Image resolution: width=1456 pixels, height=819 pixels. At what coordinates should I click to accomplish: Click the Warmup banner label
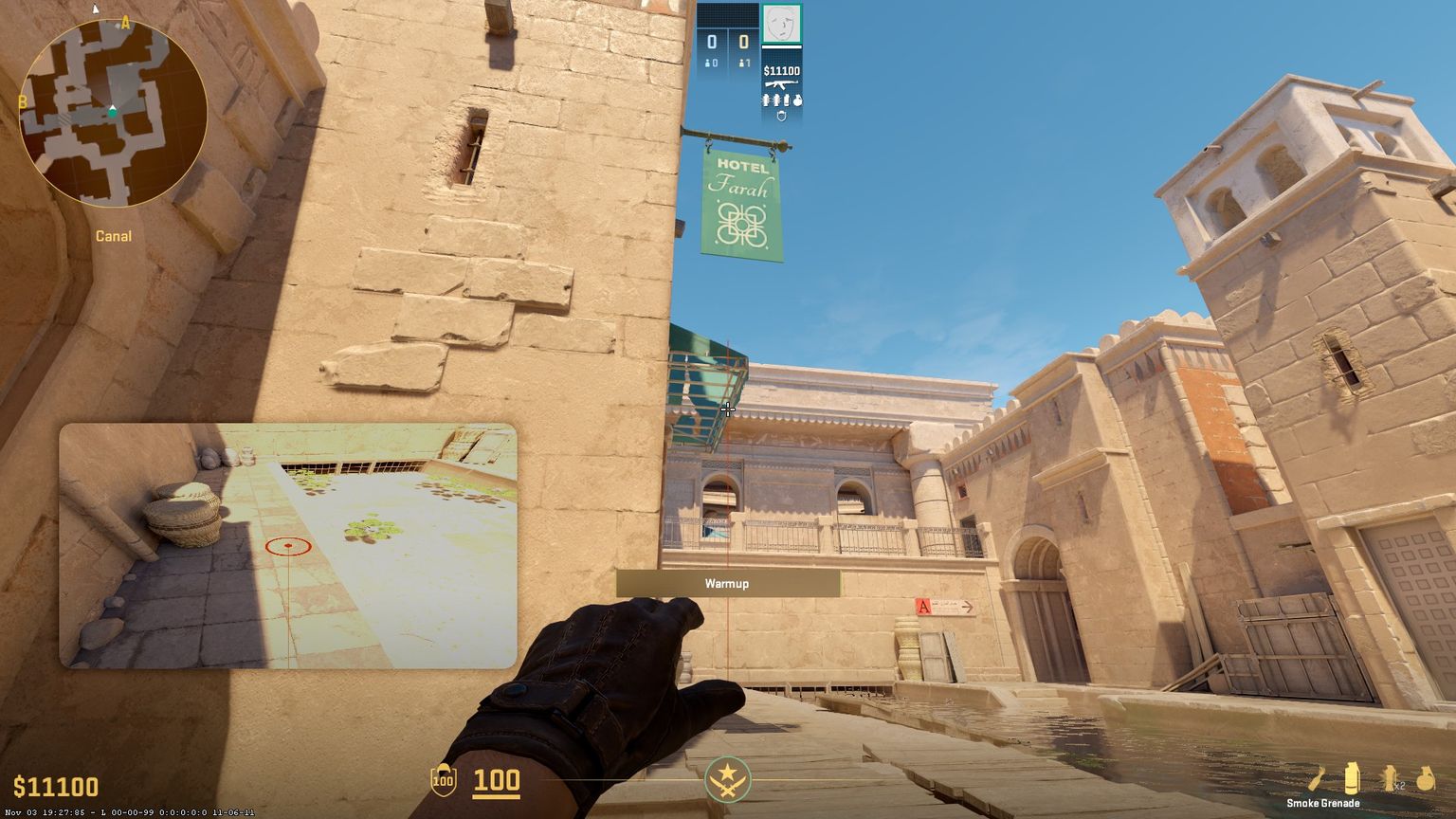coord(727,584)
